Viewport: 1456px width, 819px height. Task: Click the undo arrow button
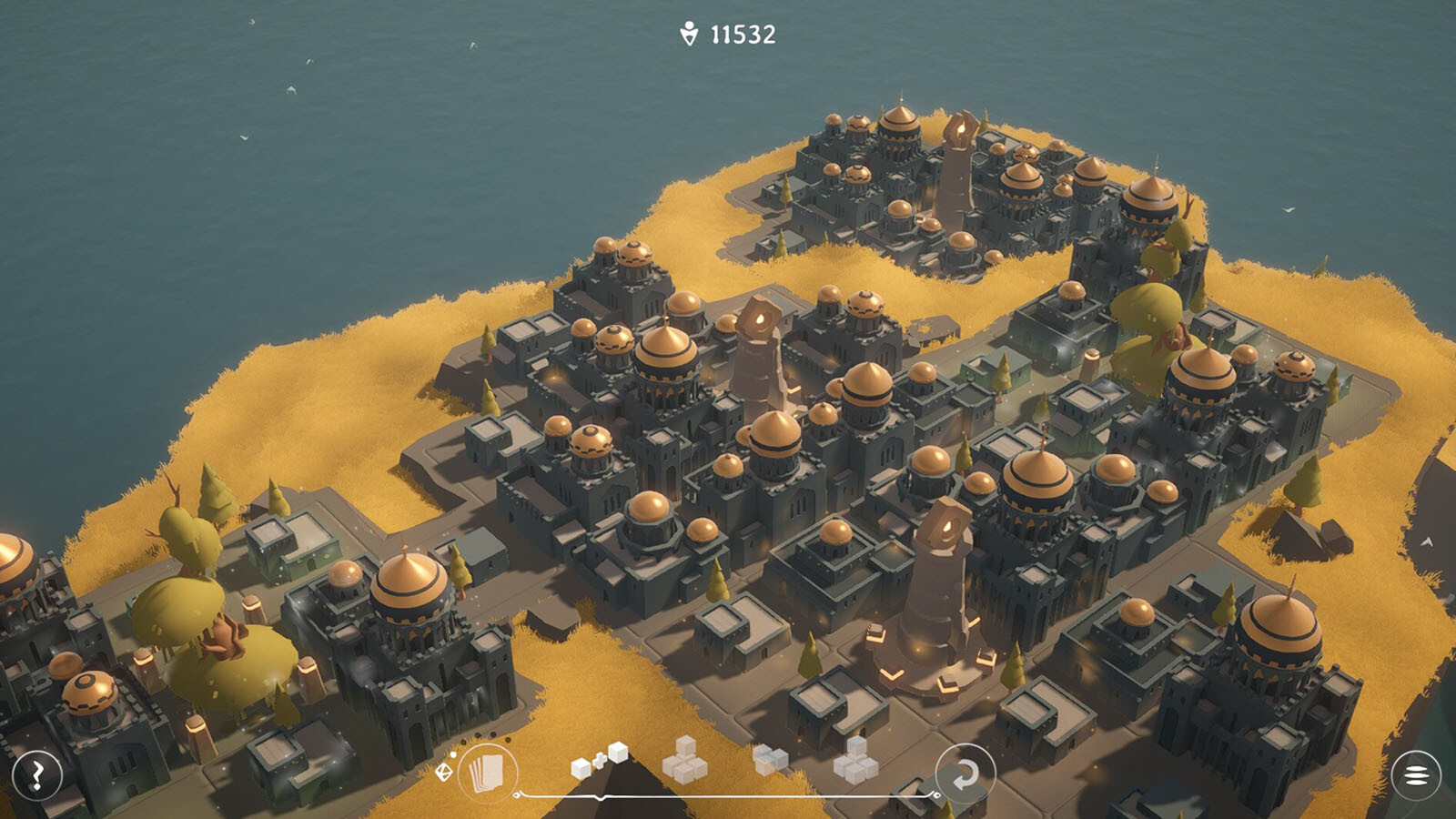coord(965,774)
